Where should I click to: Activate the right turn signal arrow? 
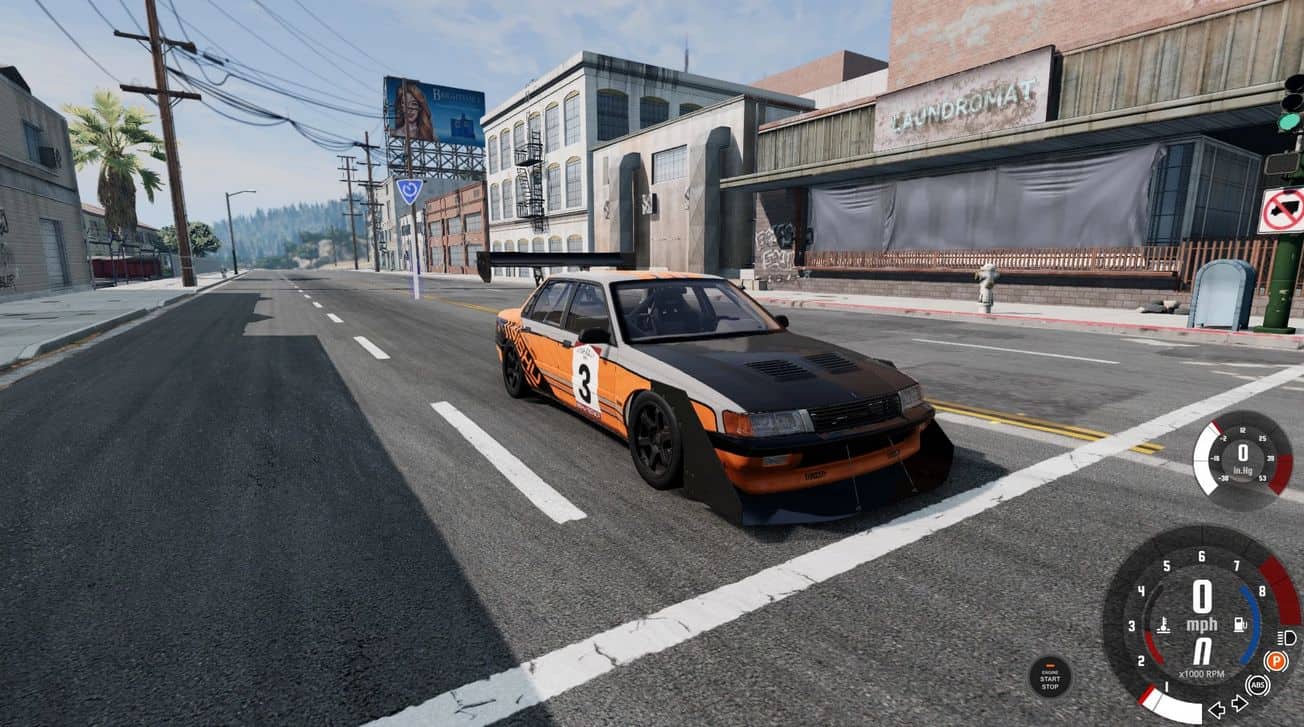[1239, 704]
